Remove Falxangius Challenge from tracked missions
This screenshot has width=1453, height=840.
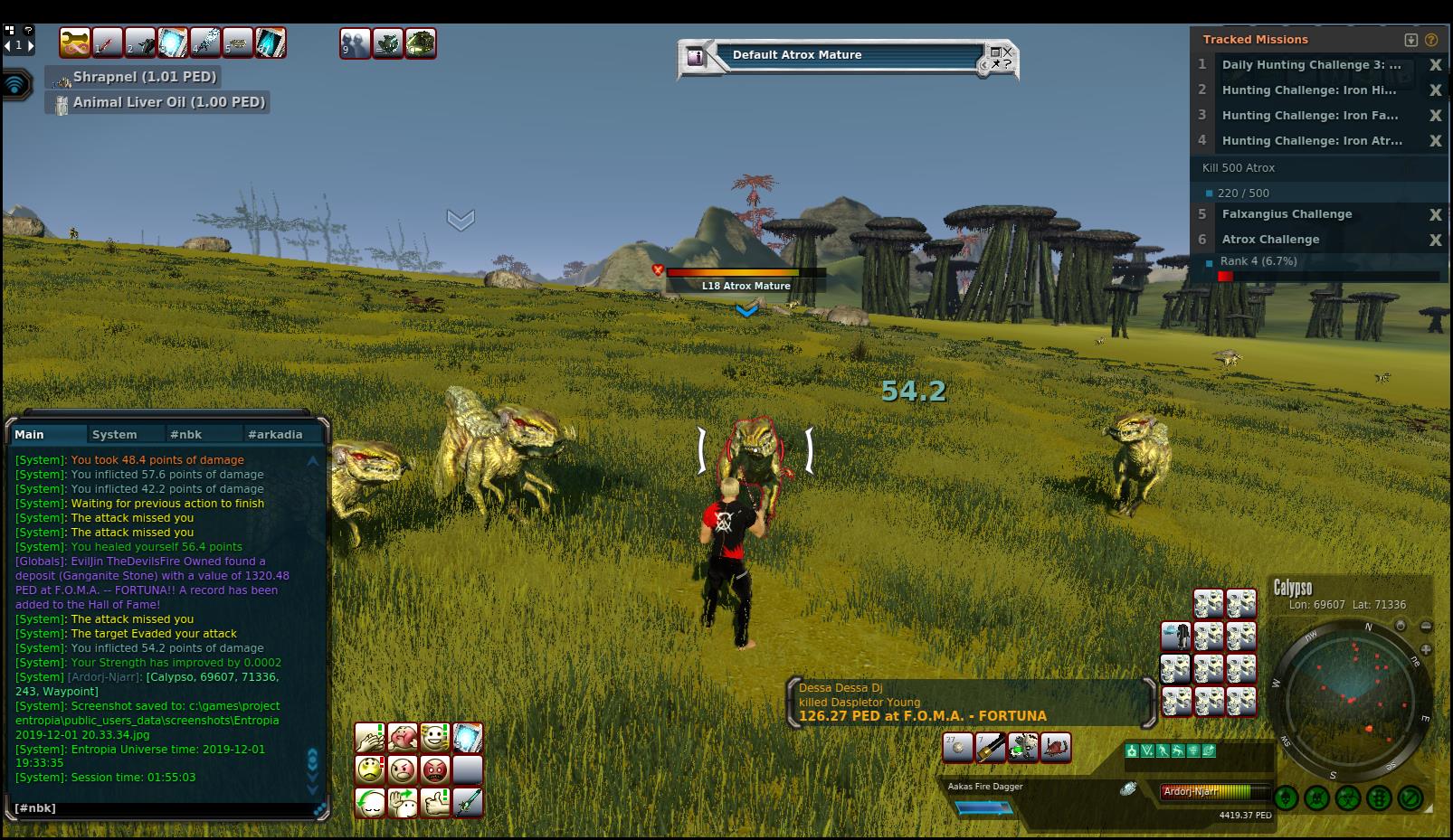point(1435,214)
